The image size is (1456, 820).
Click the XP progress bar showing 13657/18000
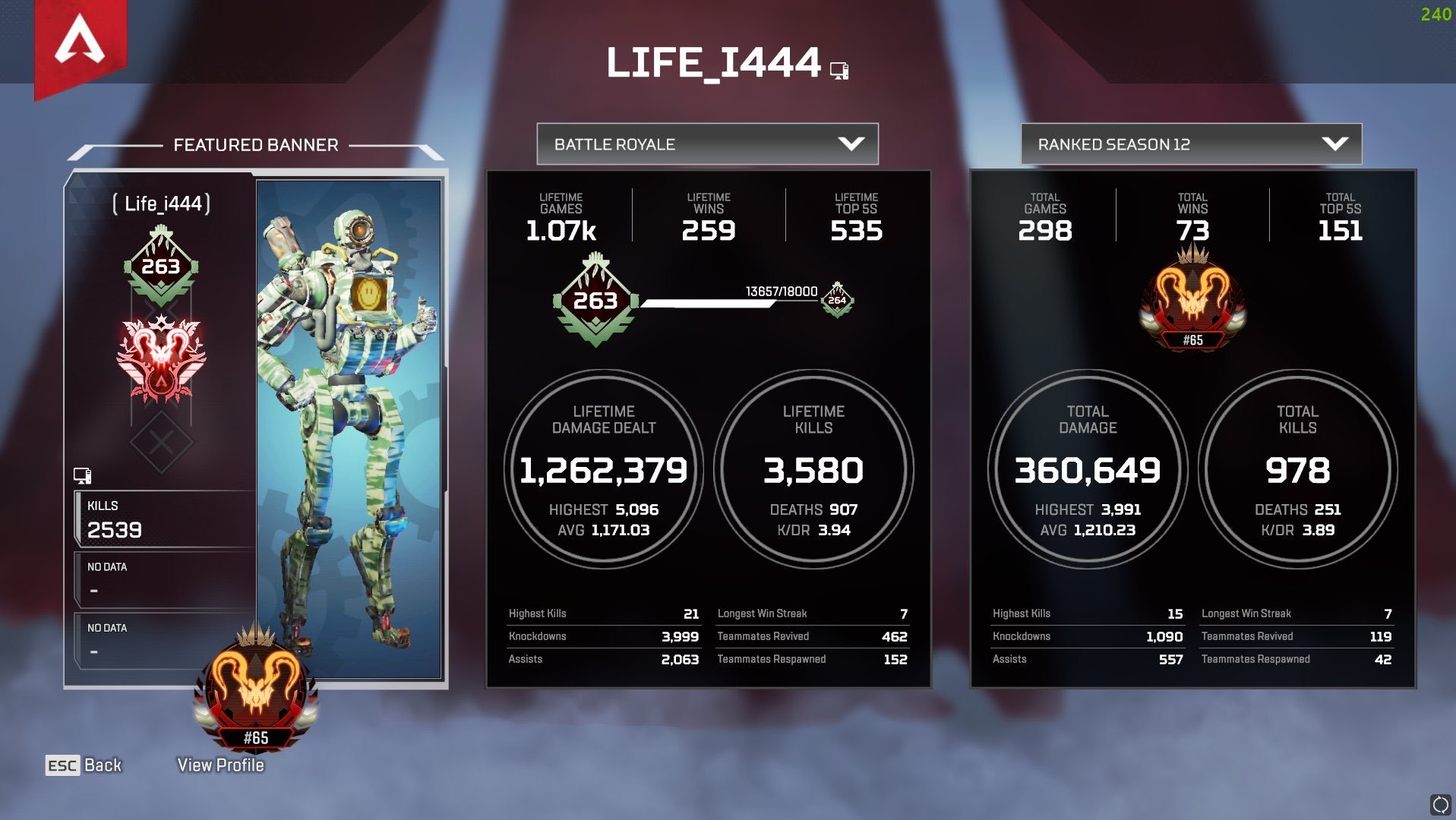(710, 301)
